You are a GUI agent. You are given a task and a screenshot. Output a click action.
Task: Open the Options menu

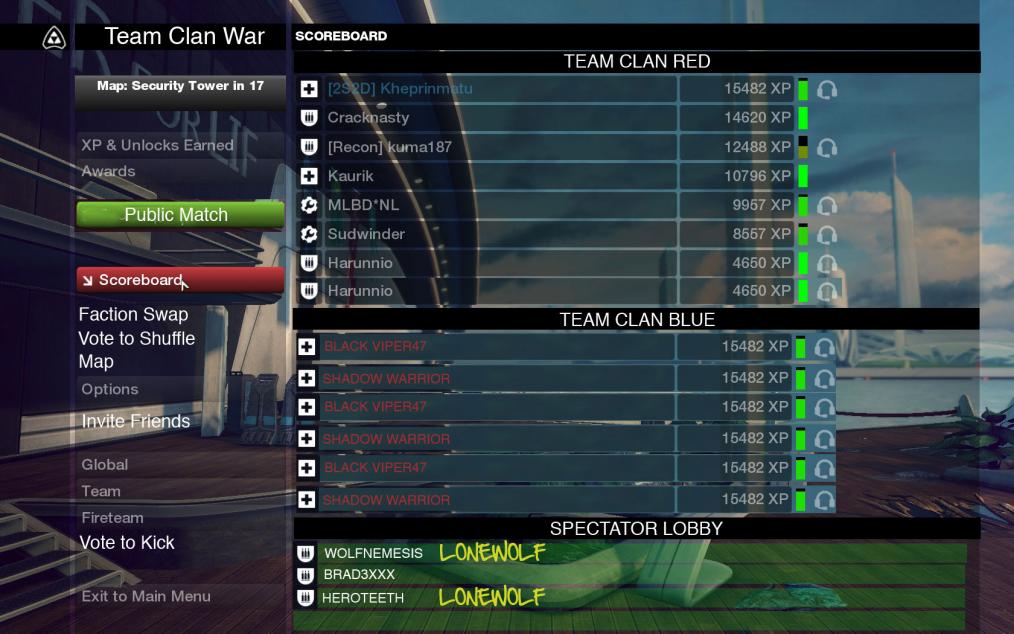click(x=110, y=389)
